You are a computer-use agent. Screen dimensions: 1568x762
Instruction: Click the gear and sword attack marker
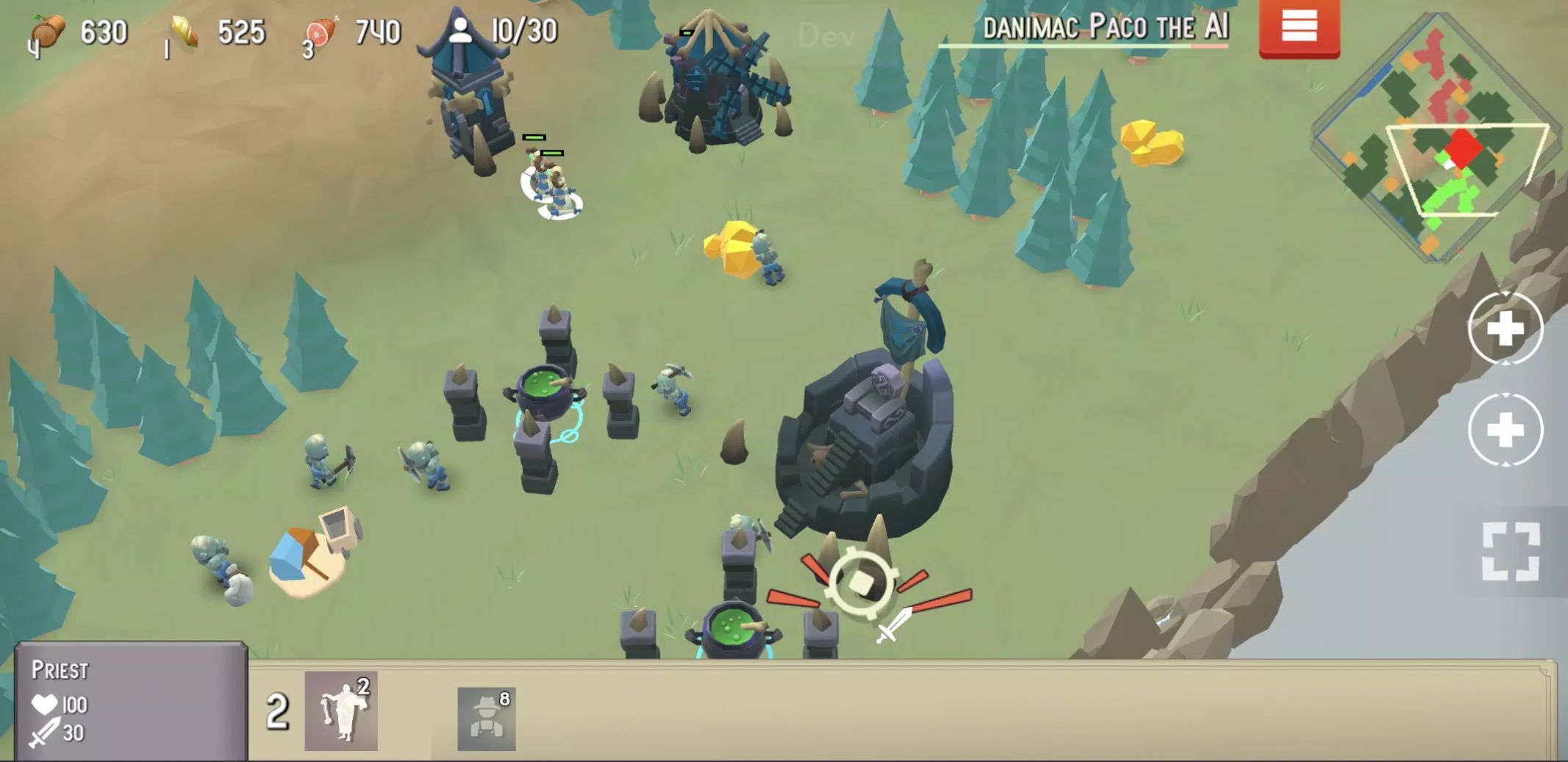tap(861, 584)
